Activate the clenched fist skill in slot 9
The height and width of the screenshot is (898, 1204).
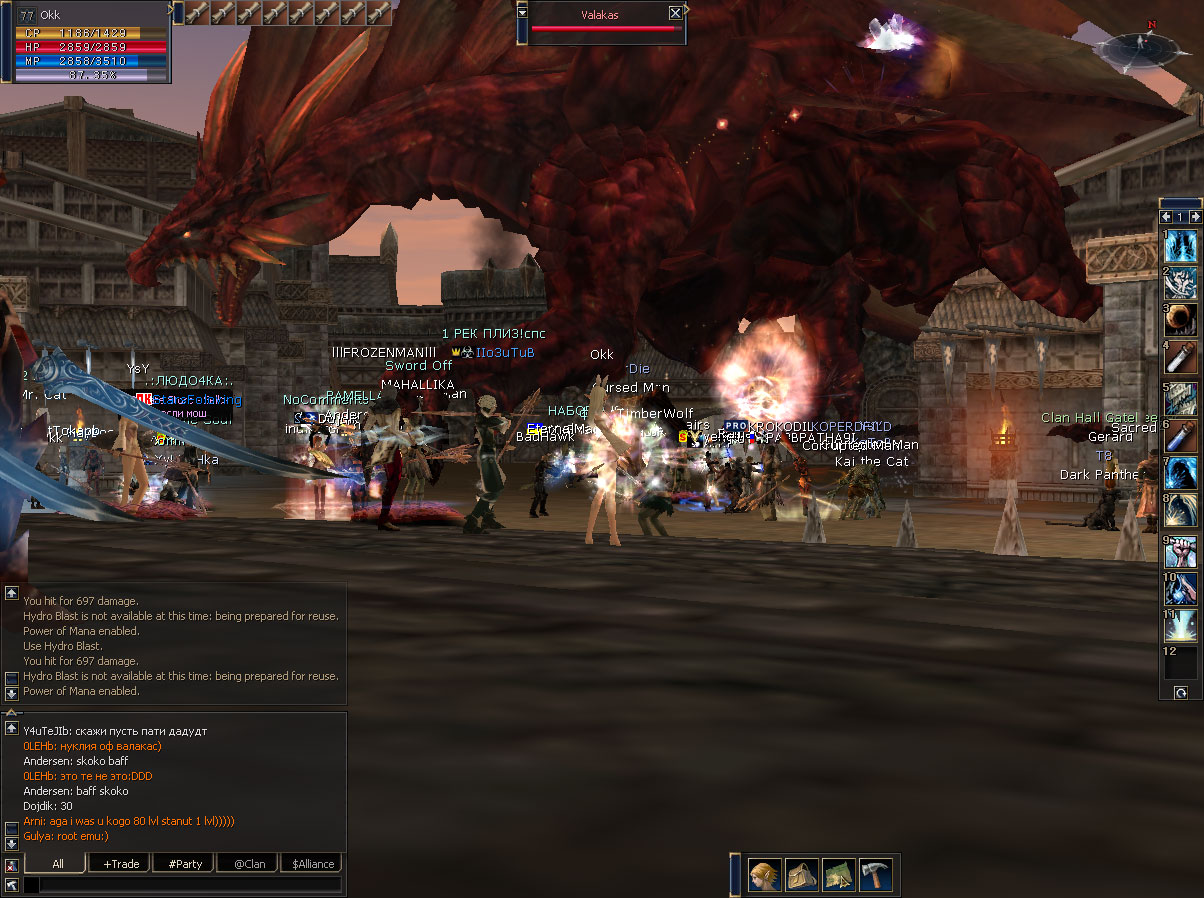1181,551
